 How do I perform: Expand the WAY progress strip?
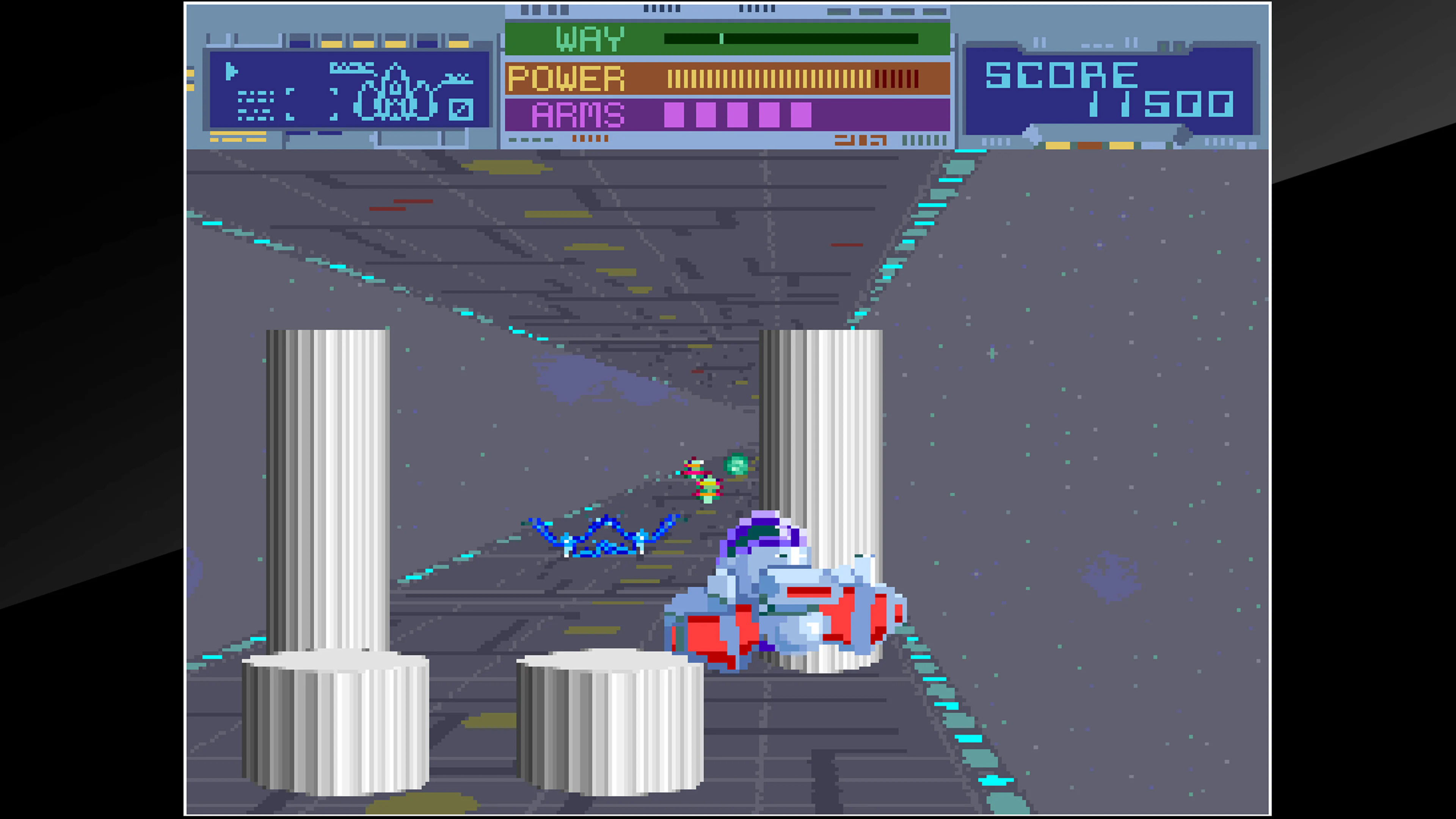(x=791, y=38)
